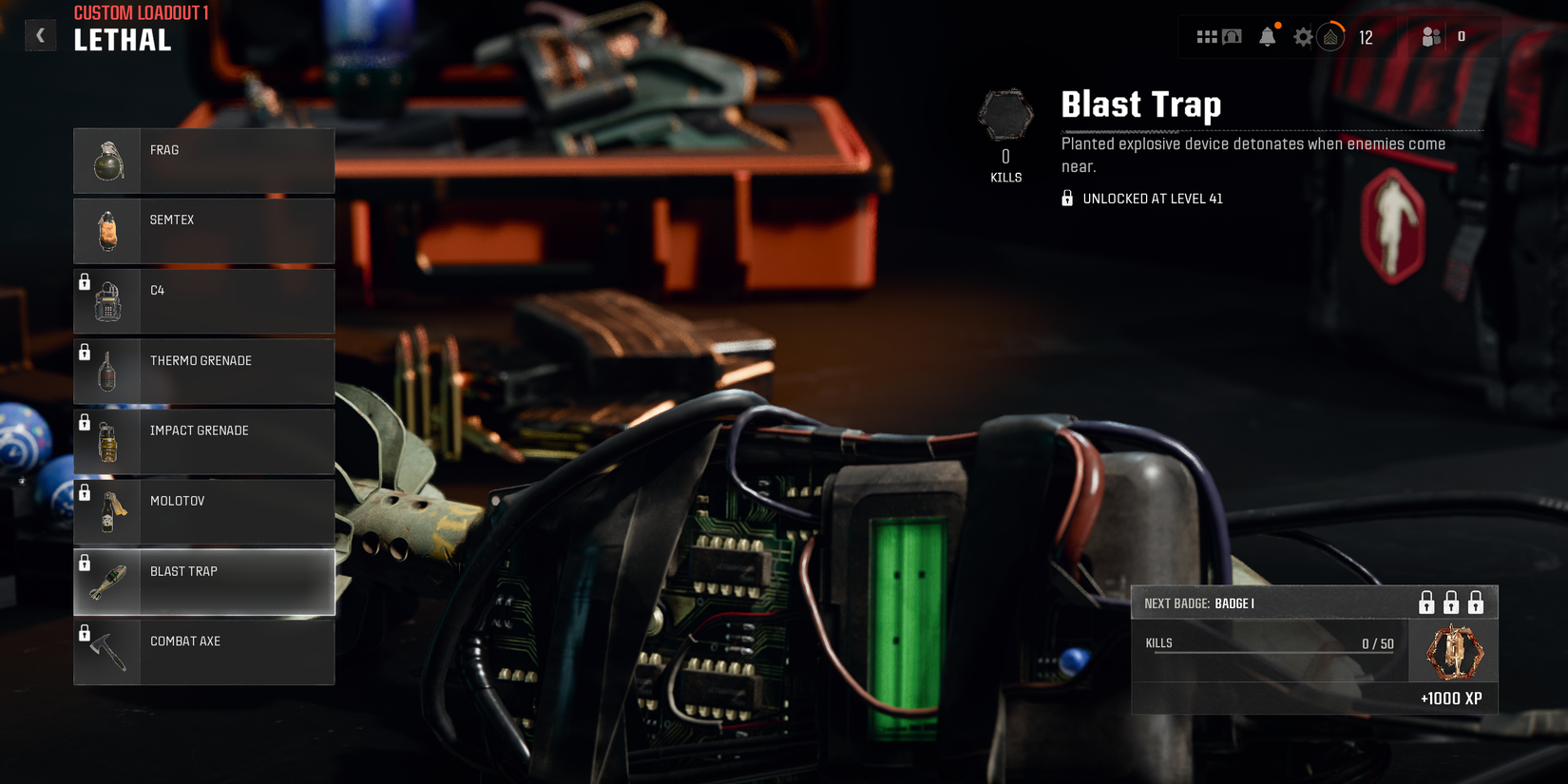
Task: Select Blast Trap from the lethal list
Action: (x=204, y=582)
